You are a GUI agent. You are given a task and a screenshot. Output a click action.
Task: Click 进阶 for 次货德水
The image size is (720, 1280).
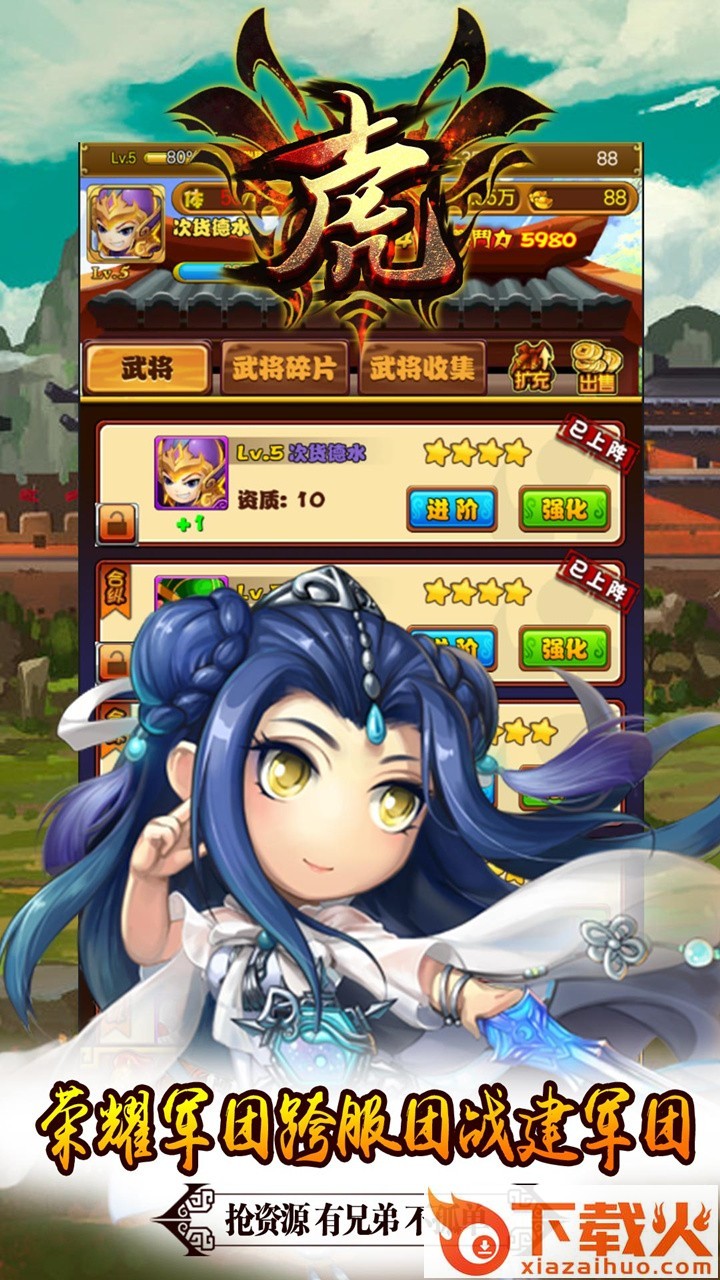pyautogui.click(x=451, y=508)
